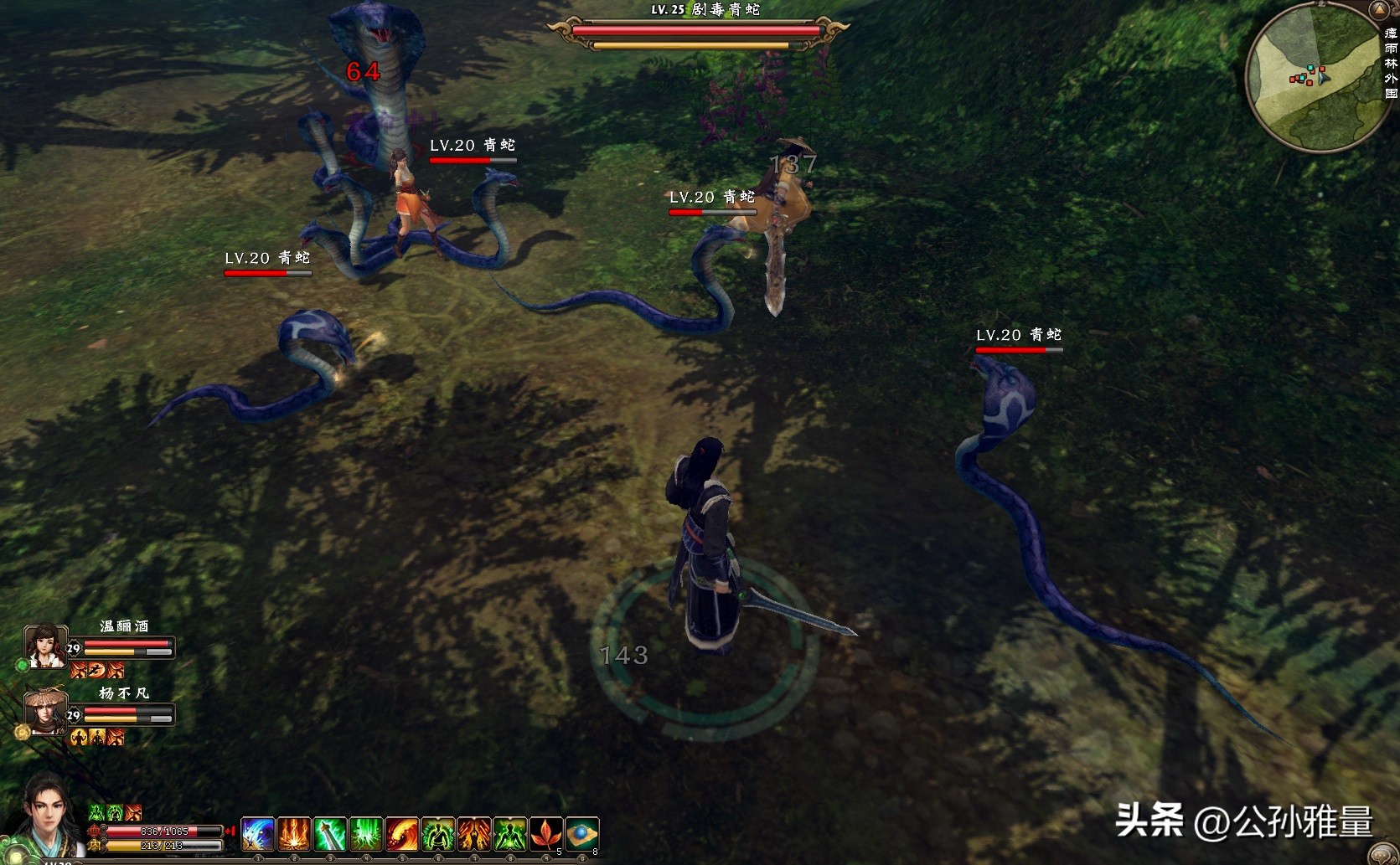Select party member 杨不凡 portrait
Image resolution: width=1400 pixels, height=865 pixels.
(45, 712)
